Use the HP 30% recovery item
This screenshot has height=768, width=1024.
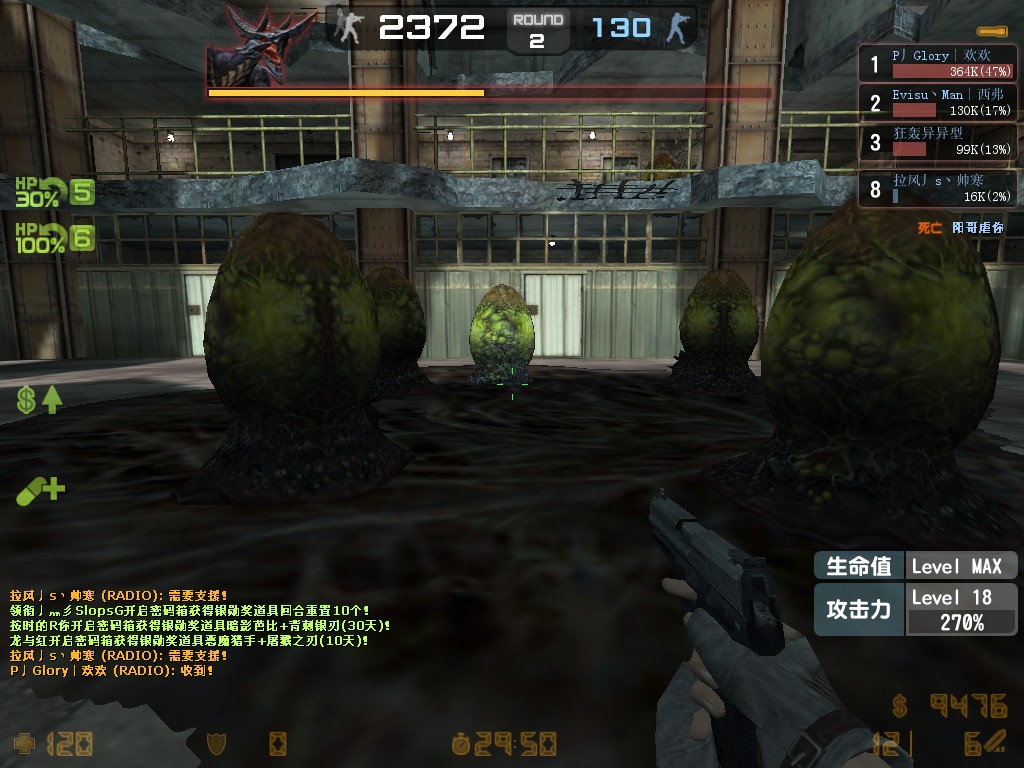pos(54,191)
